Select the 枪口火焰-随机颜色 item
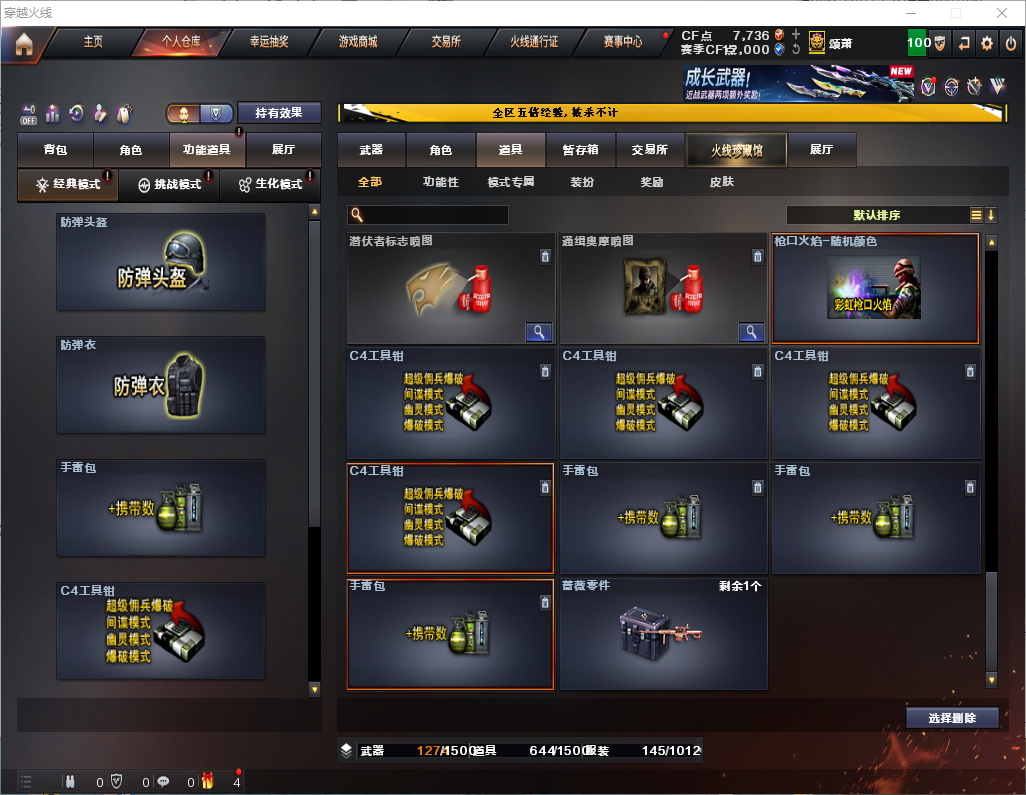This screenshot has height=795, width=1026. (x=875, y=288)
